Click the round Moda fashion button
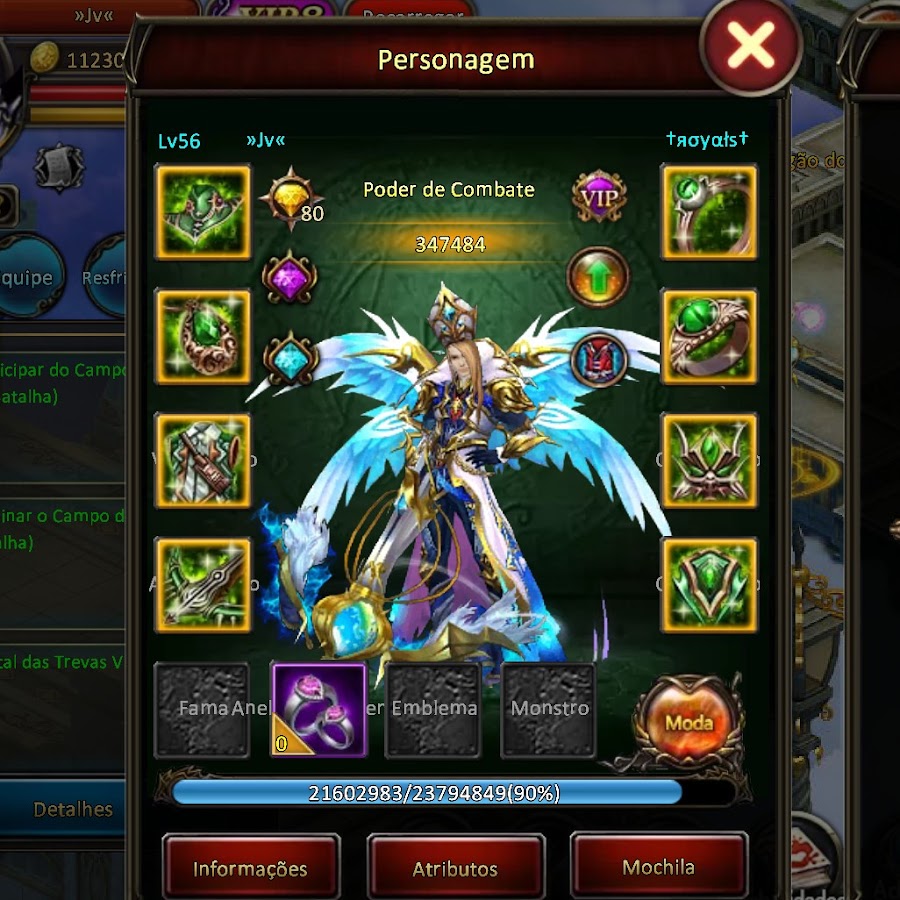 point(689,723)
